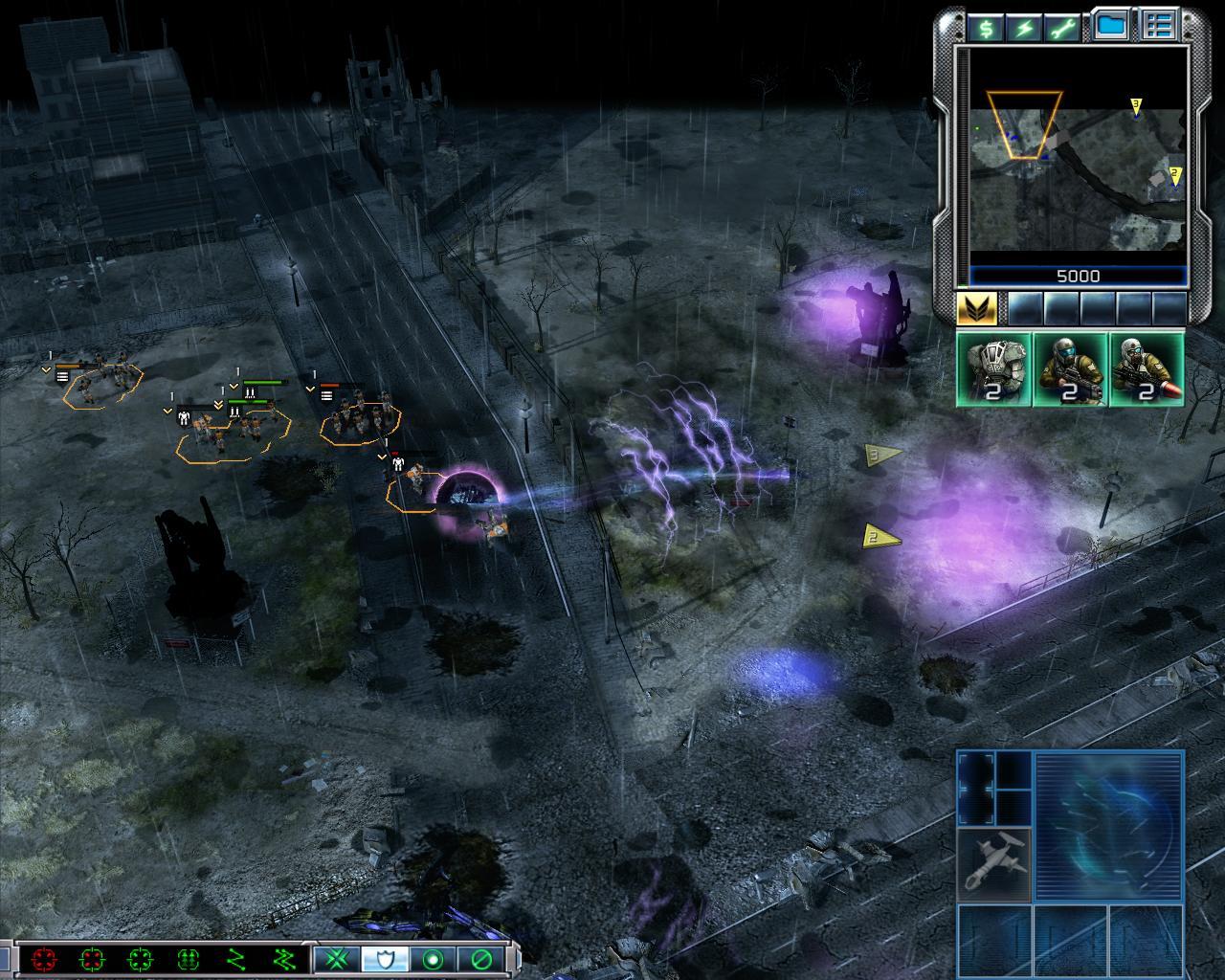
Task: Select the gold chevron rank tab
Action: (977, 308)
